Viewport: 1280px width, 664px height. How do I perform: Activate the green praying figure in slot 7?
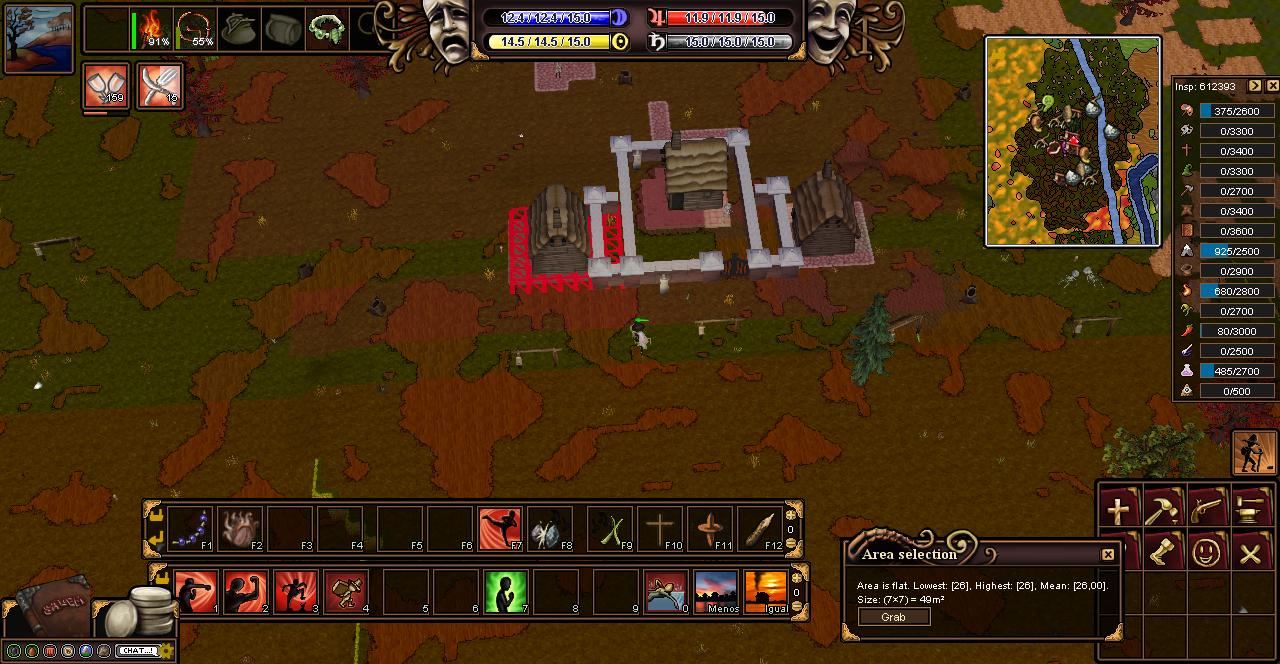click(x=506, y=591)
